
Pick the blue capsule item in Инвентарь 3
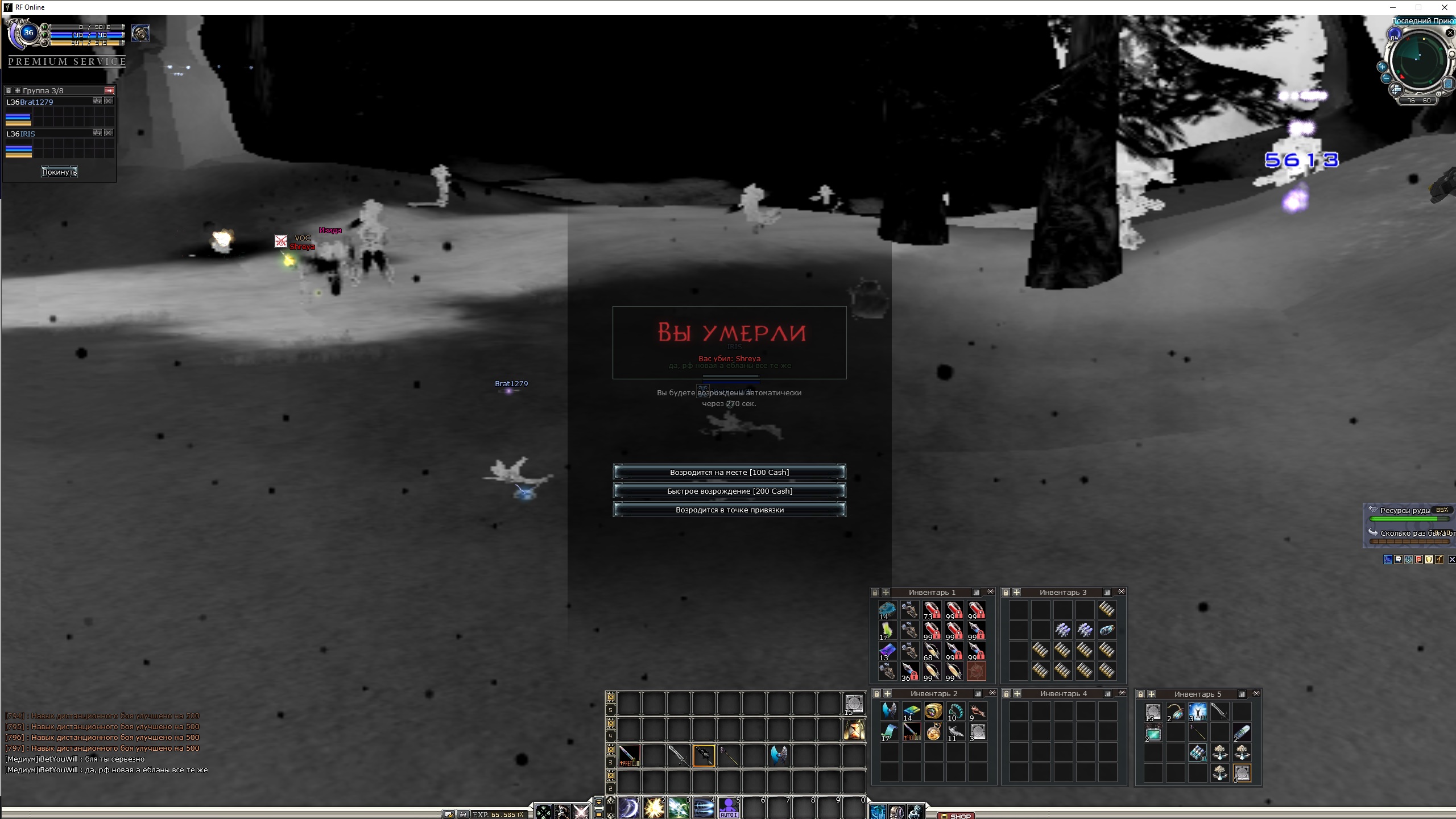tap(1107, 630)
